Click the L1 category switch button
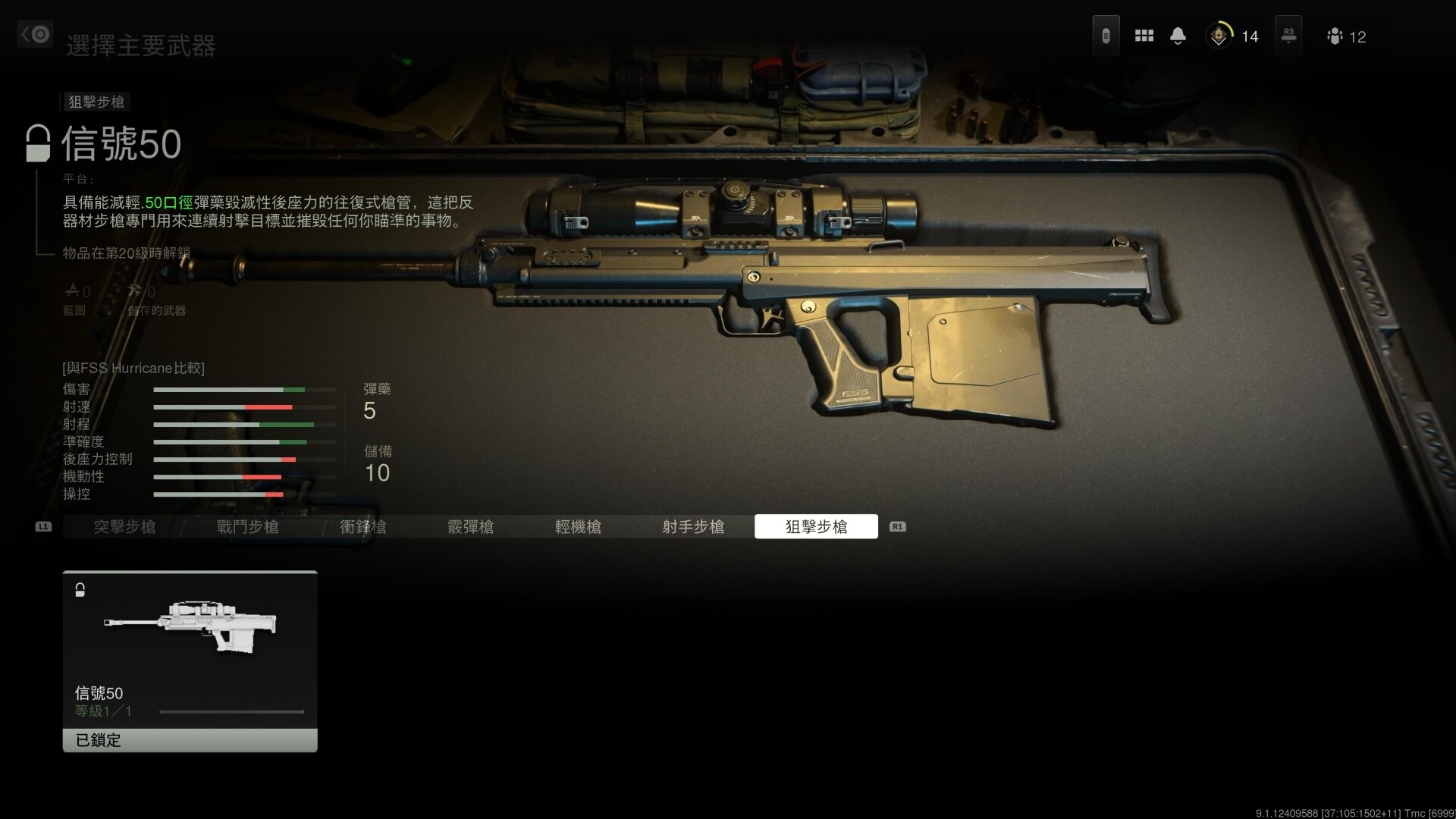Screen dimensions: 1456x819 coord(43,526)
